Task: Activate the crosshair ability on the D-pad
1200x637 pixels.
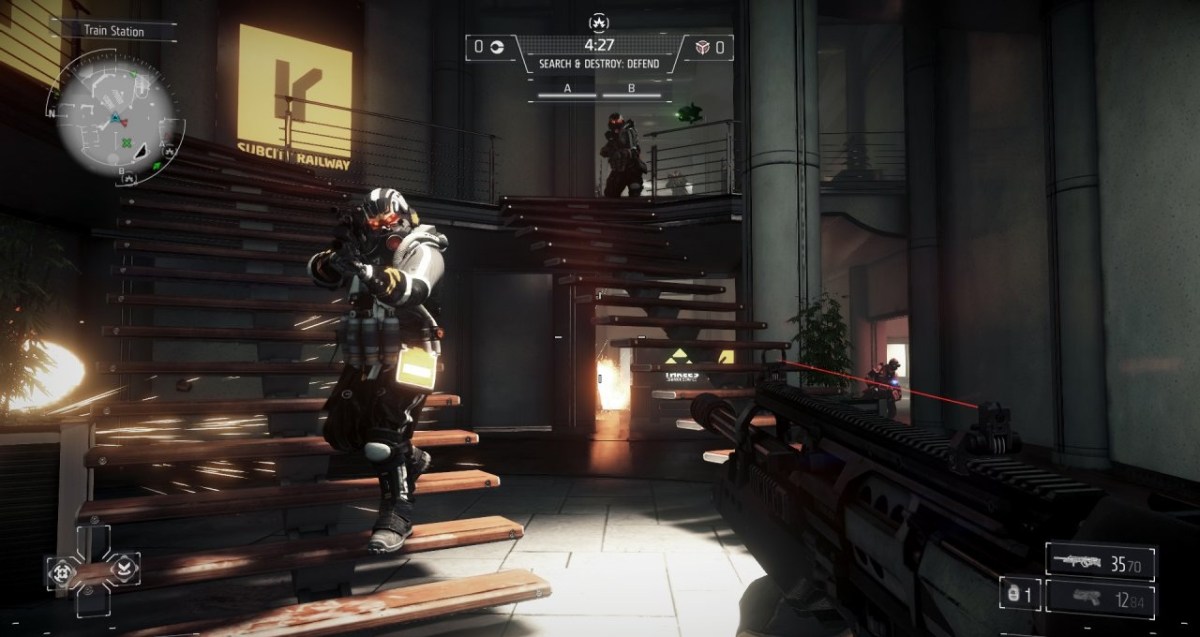Action: pos(62,571)
